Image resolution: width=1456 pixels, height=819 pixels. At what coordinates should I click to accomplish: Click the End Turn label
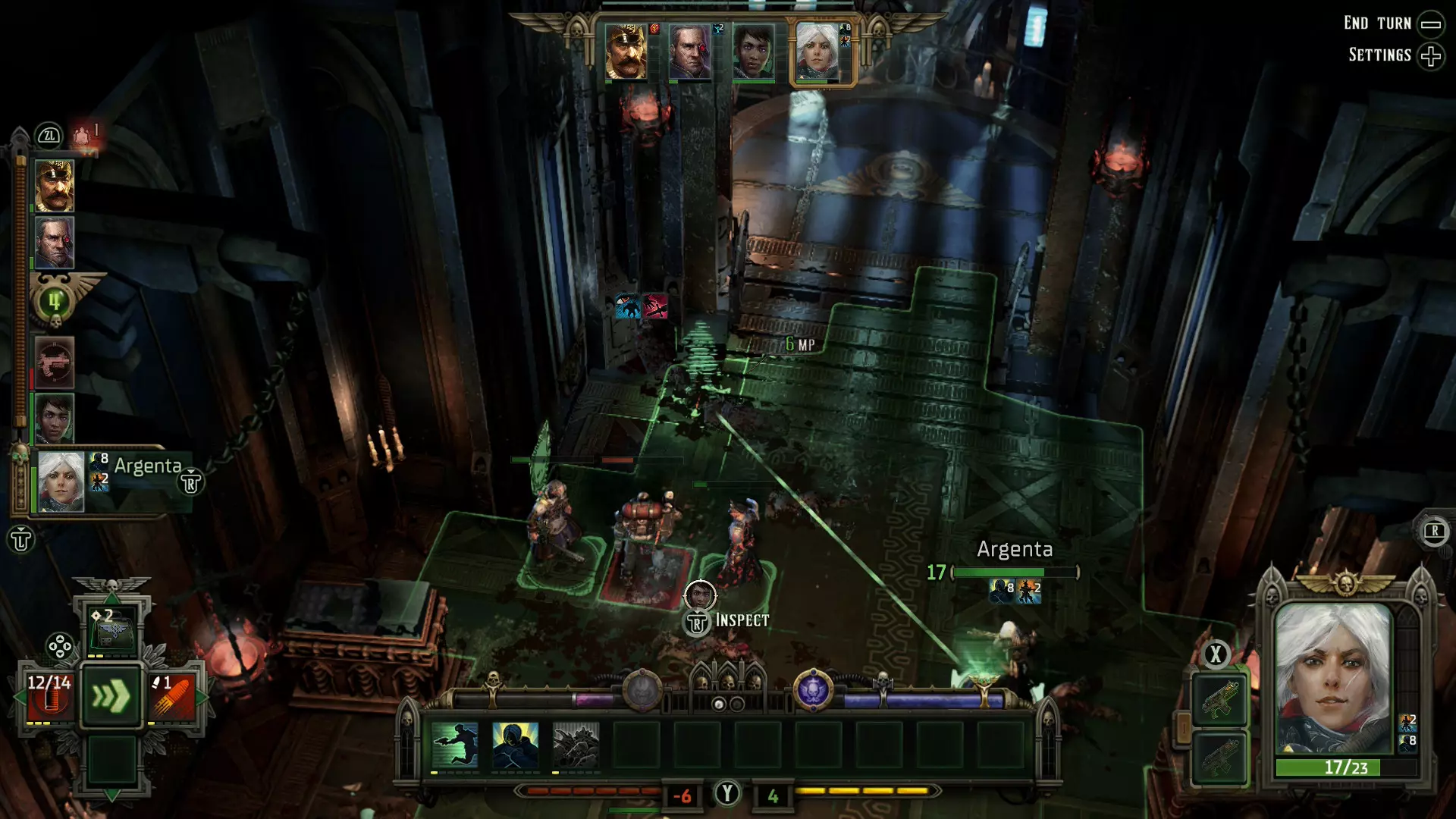coord(1377,24)
